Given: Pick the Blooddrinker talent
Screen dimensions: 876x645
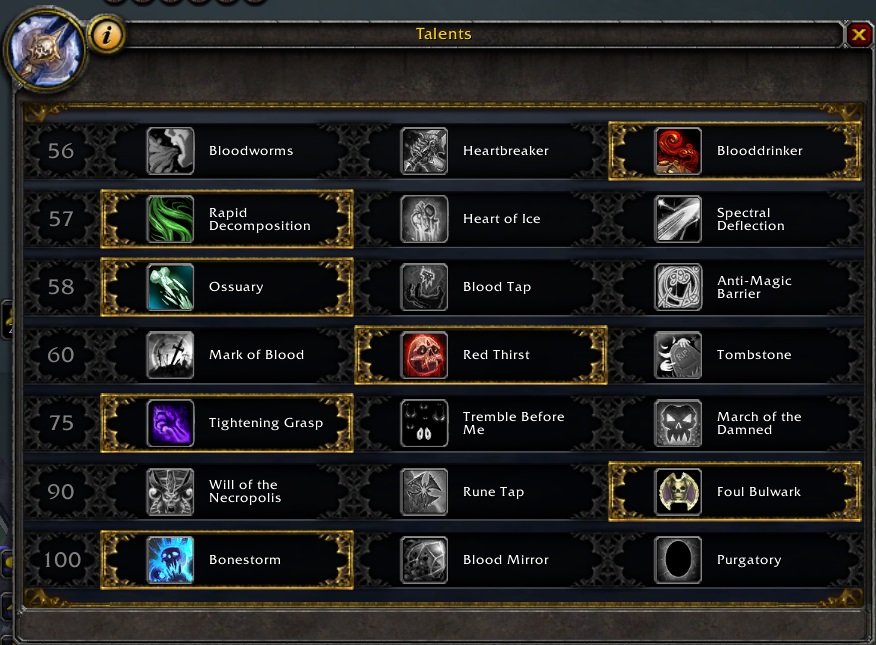Looking at the screenshot, I should (x=735, y=151).
